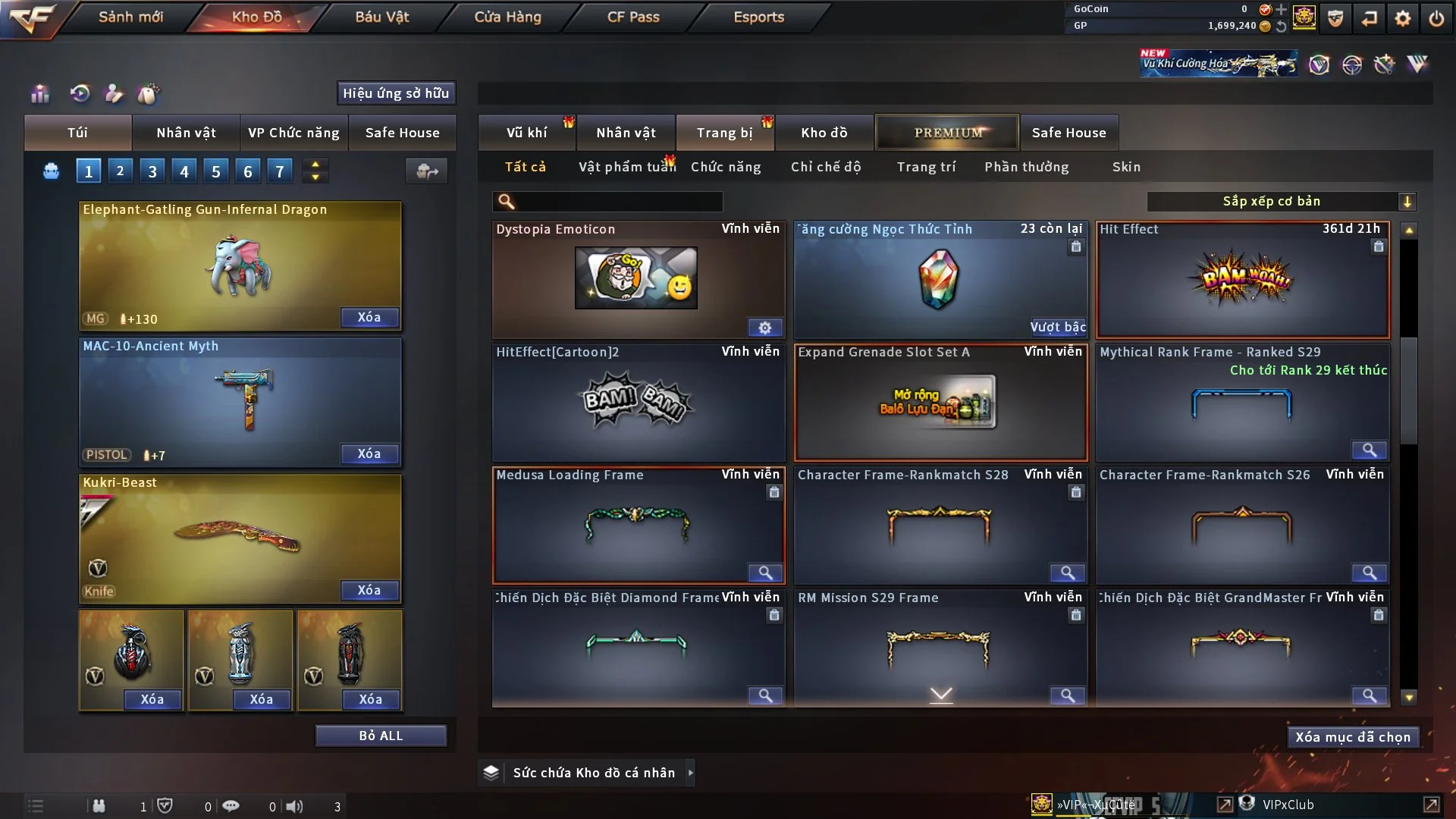Image resolution: width=1456 pixels, height=819 pixels.
Task: Clear all bag items with Bỏ ALL
Action: 381,736
